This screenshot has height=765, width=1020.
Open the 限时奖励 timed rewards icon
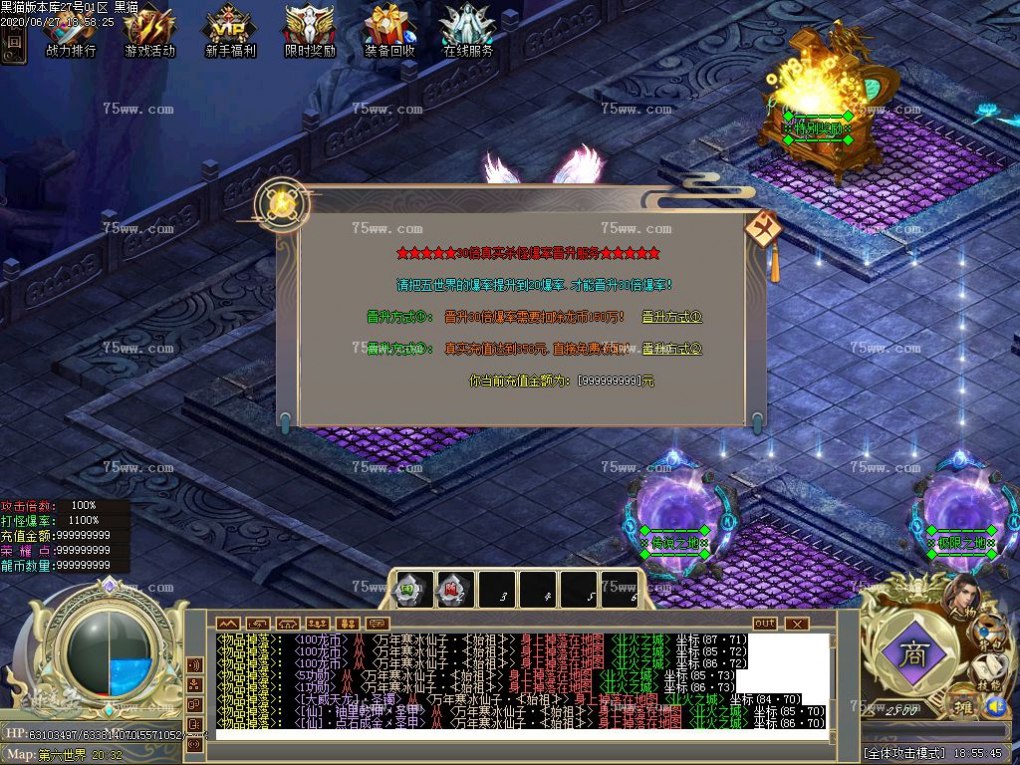310,30
